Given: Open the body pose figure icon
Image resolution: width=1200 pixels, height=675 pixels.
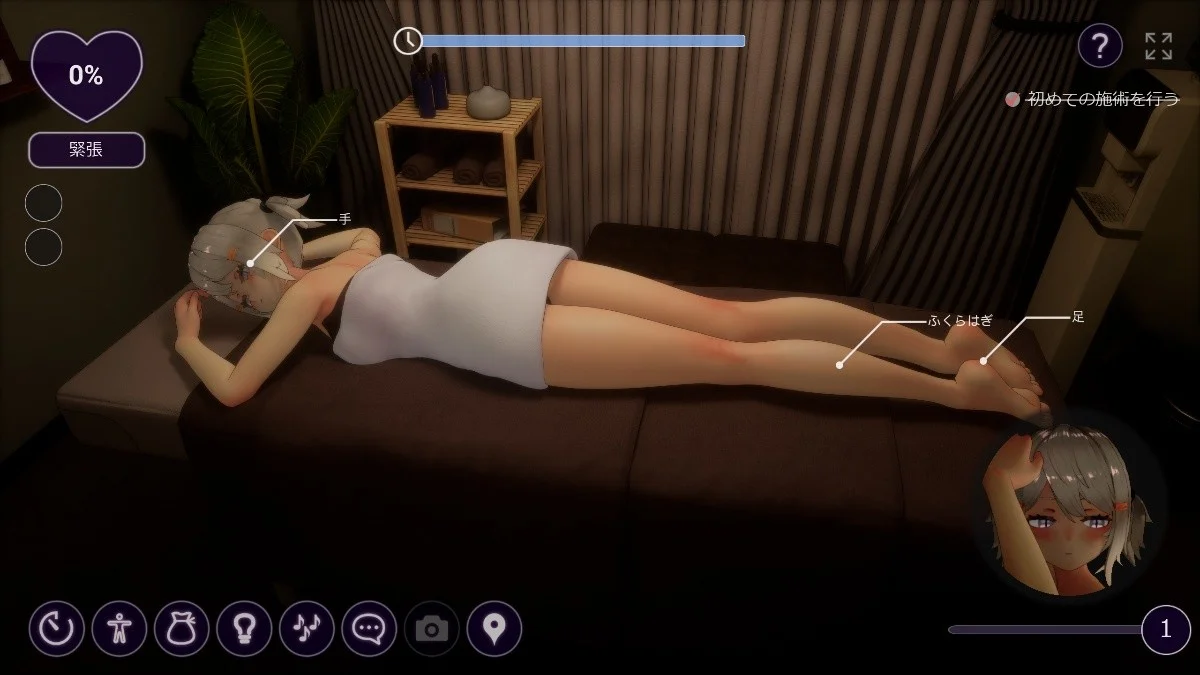Looking at the screenshot, I should tap(119, 628).
